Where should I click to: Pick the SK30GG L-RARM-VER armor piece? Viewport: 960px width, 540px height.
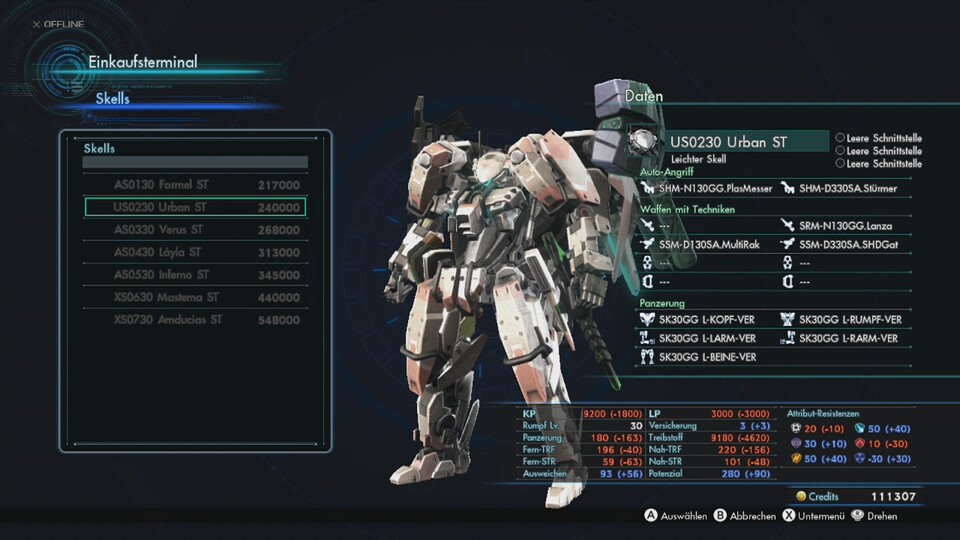coord(848,339)
